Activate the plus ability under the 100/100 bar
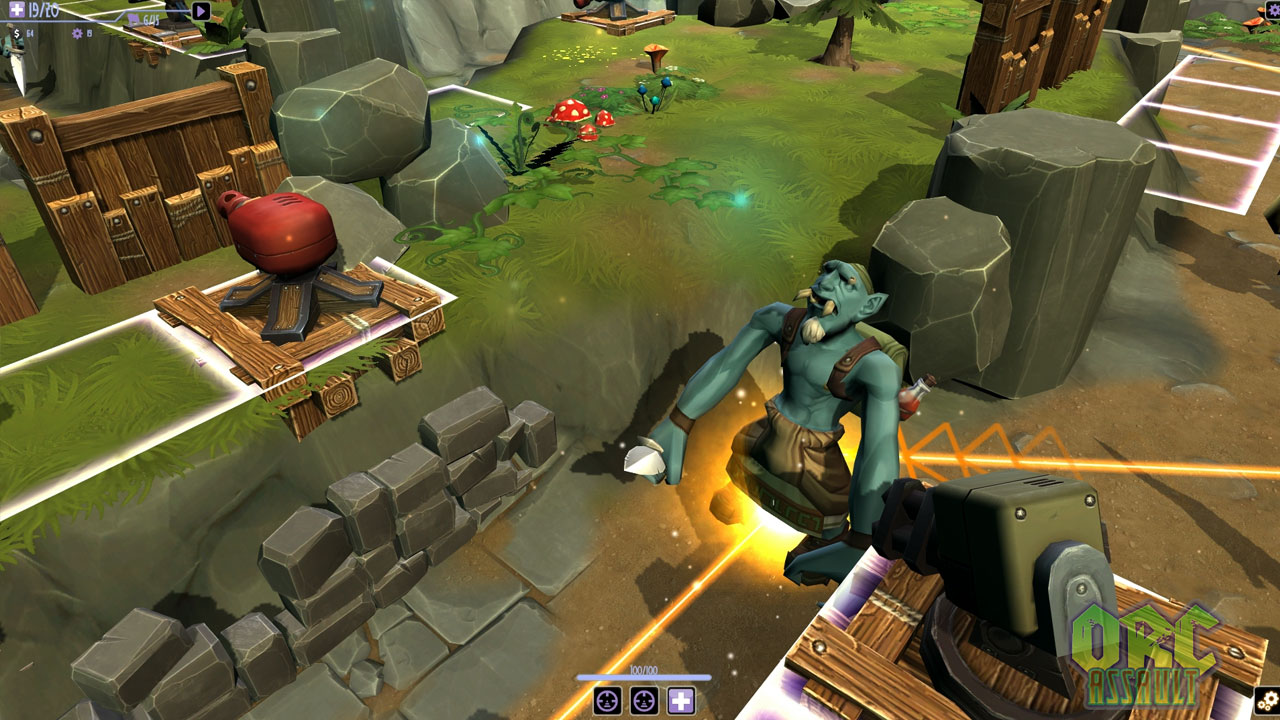The height and width of the screenshot is (720, 1280). pyautogui.click(x=682, y=700)
